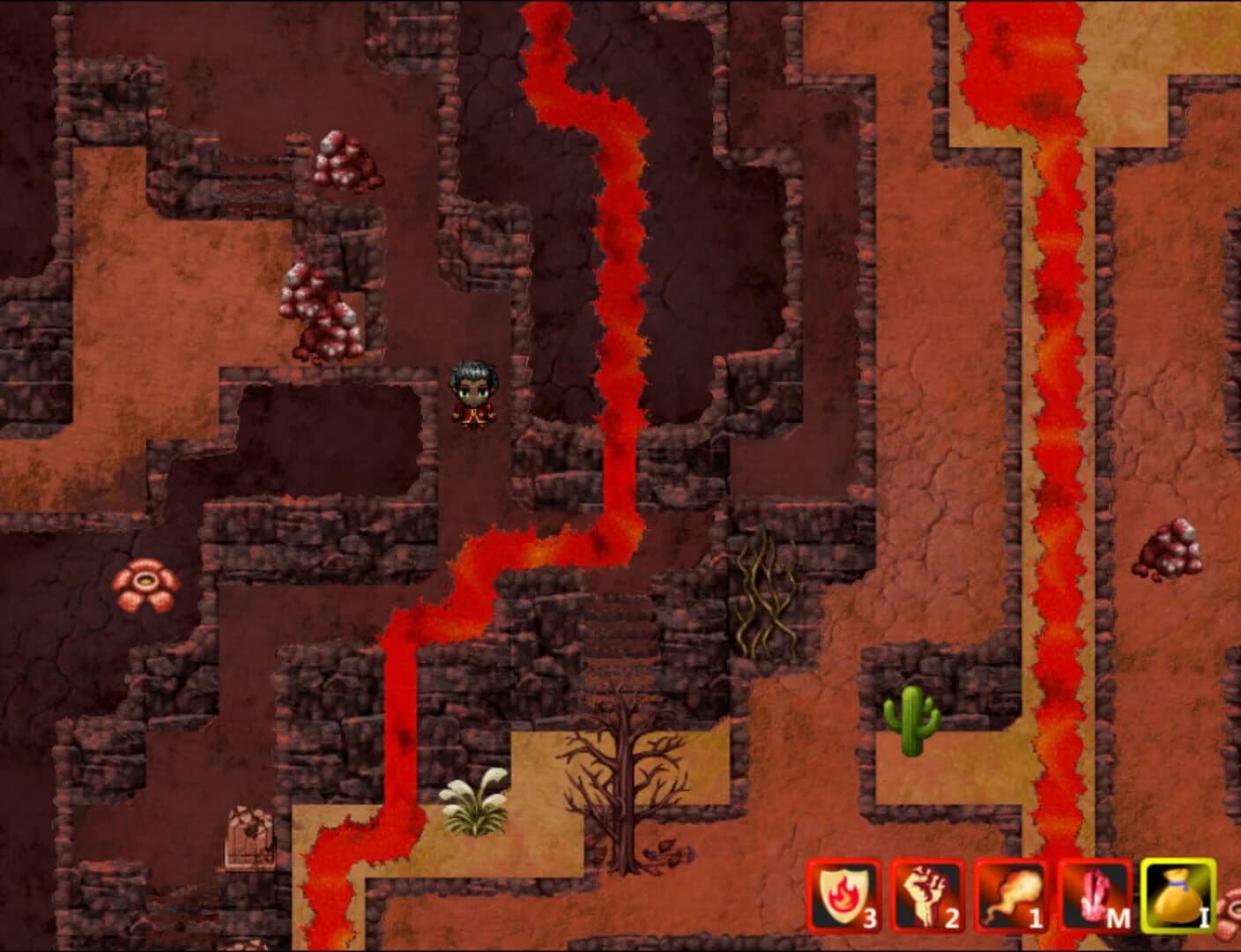Select the player character sprite
1241x952 pixels.
(473, 397)
